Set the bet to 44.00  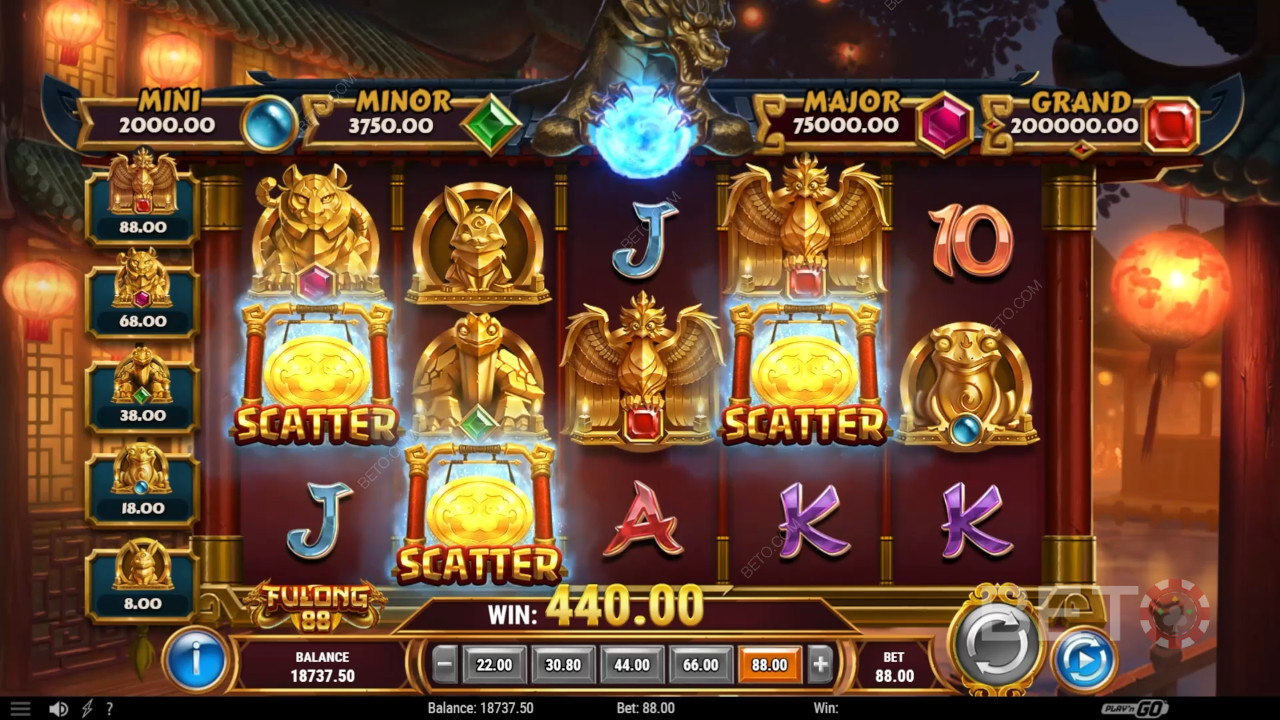pyautogui.click(x=632, y=664)
